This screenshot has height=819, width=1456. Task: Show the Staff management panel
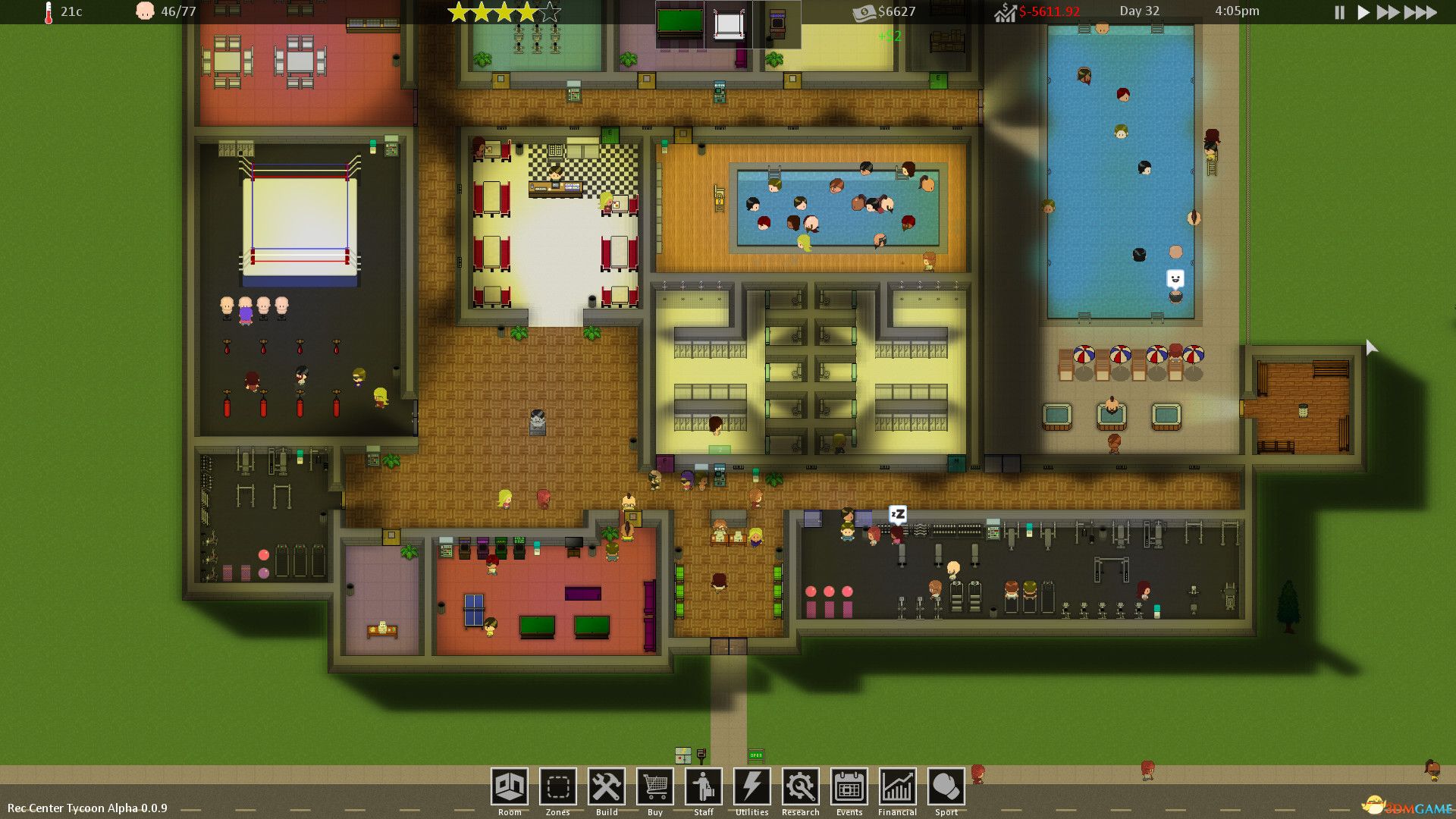click(703, 787)
